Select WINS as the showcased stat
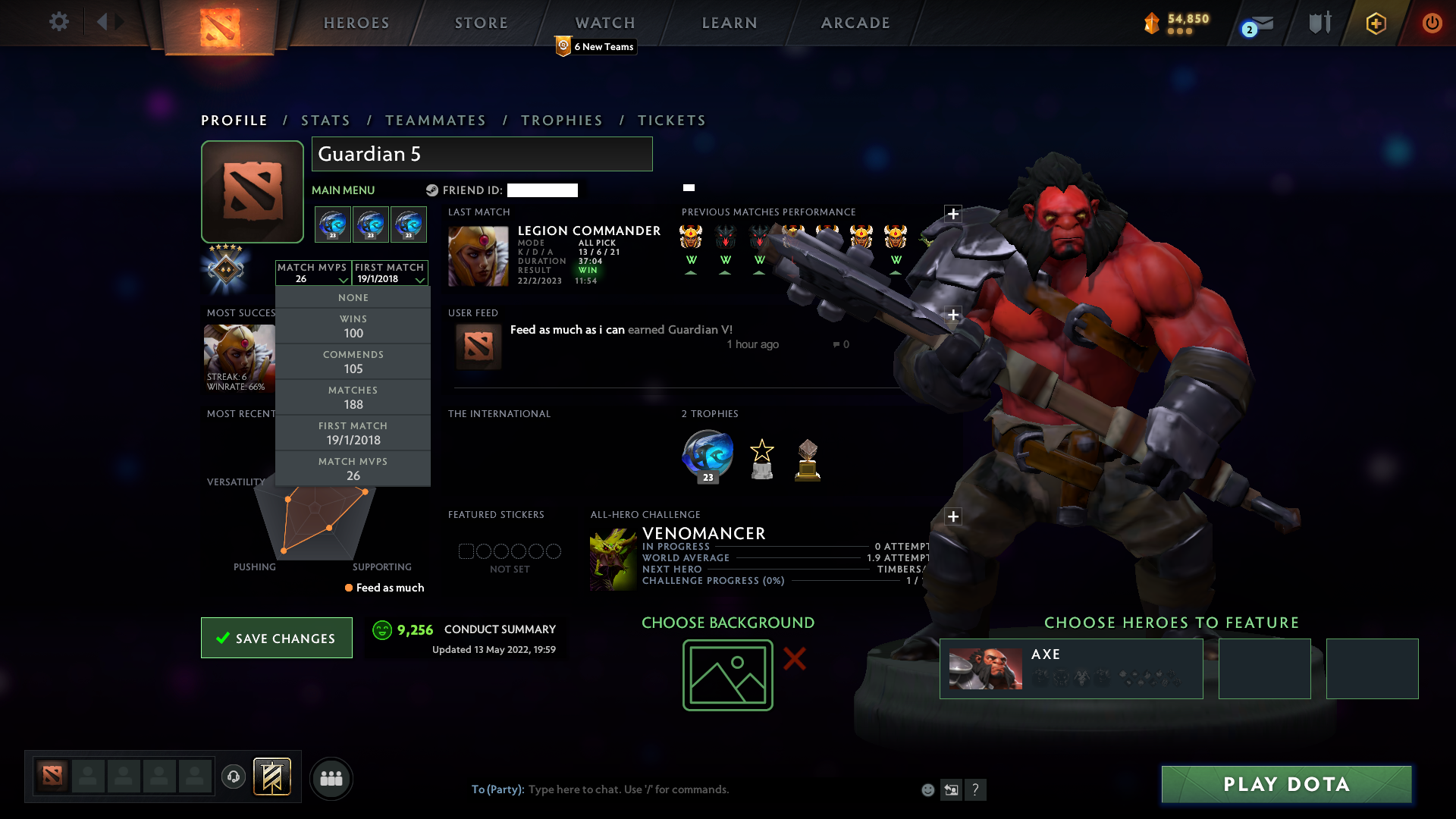This screenshot has height=819, width=1456. point(353,326)
